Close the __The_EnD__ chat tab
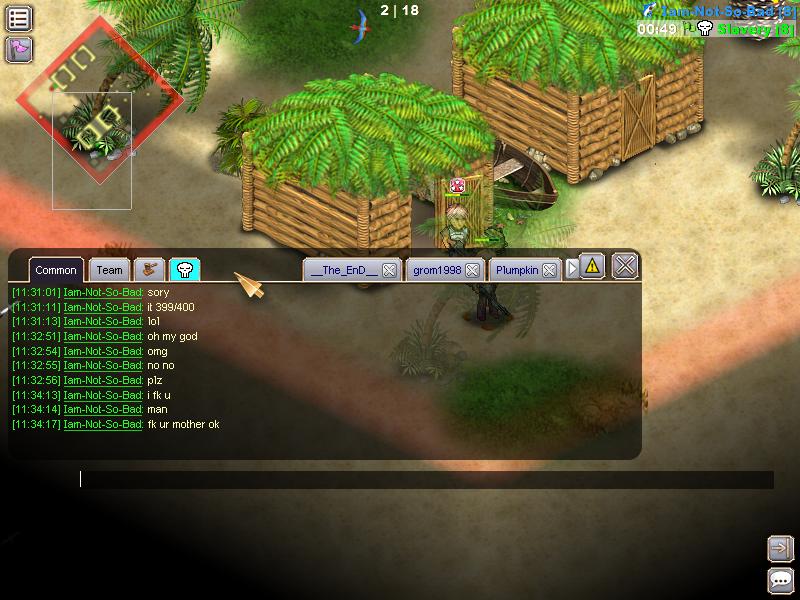This screenshot has width=800, height=600. [389, 270]
